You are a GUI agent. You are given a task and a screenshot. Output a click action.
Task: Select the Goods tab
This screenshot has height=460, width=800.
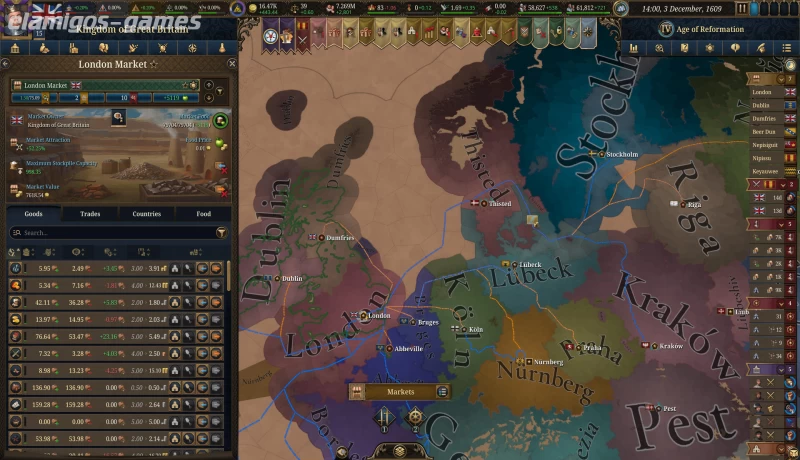click(x=33, y=213)
